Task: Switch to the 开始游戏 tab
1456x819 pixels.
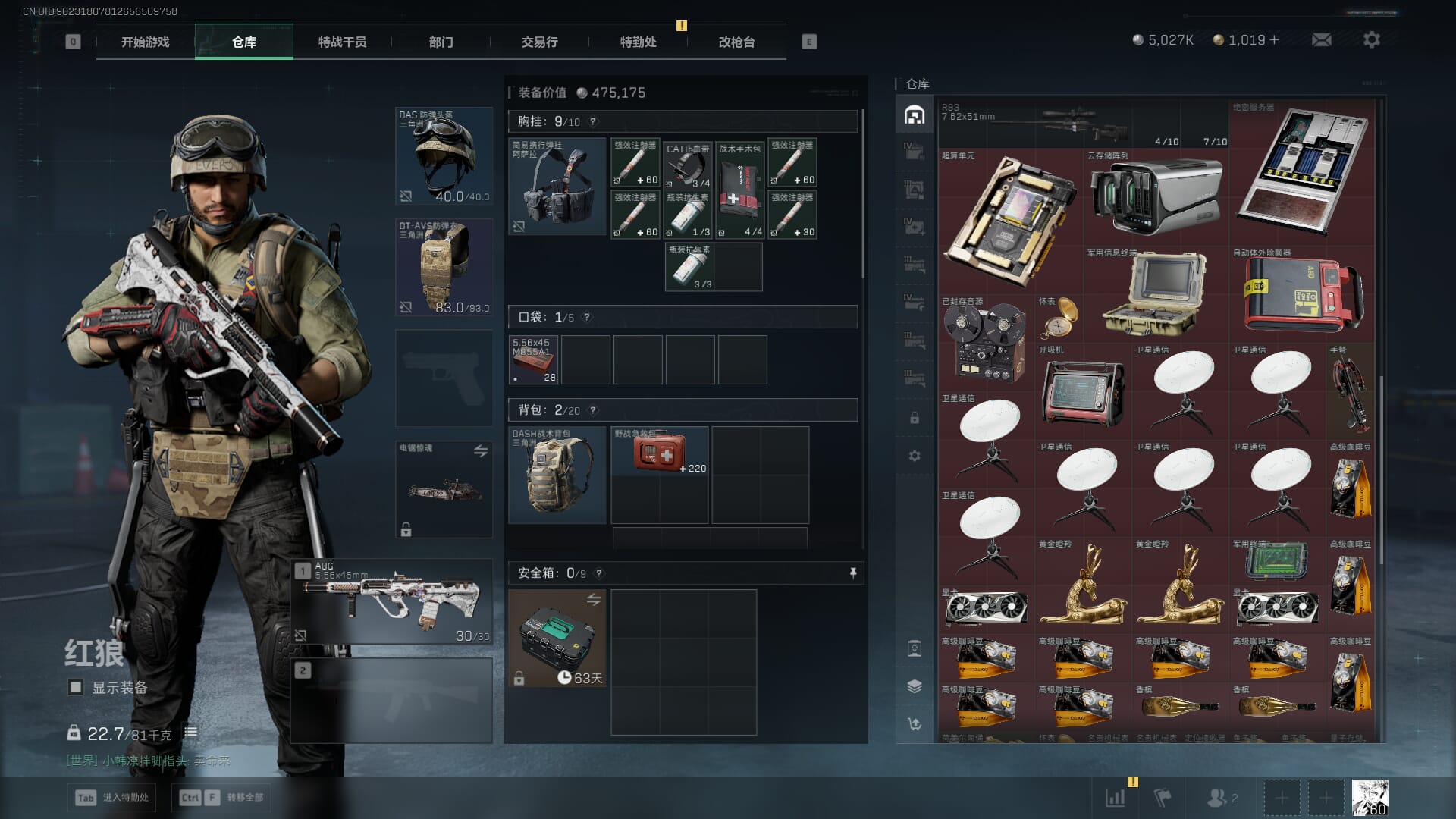Action: [145, 42]
